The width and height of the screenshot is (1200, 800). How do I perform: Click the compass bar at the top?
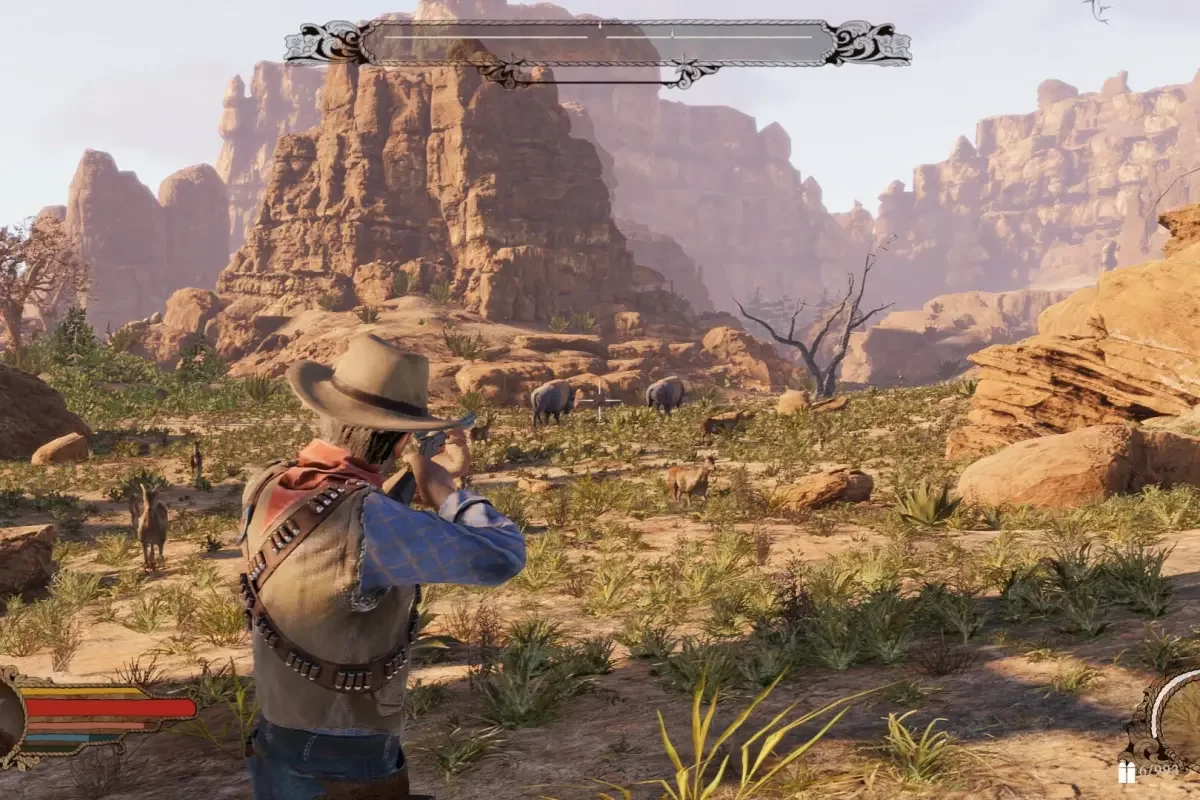pyautogui.click(x=597, y=44)
